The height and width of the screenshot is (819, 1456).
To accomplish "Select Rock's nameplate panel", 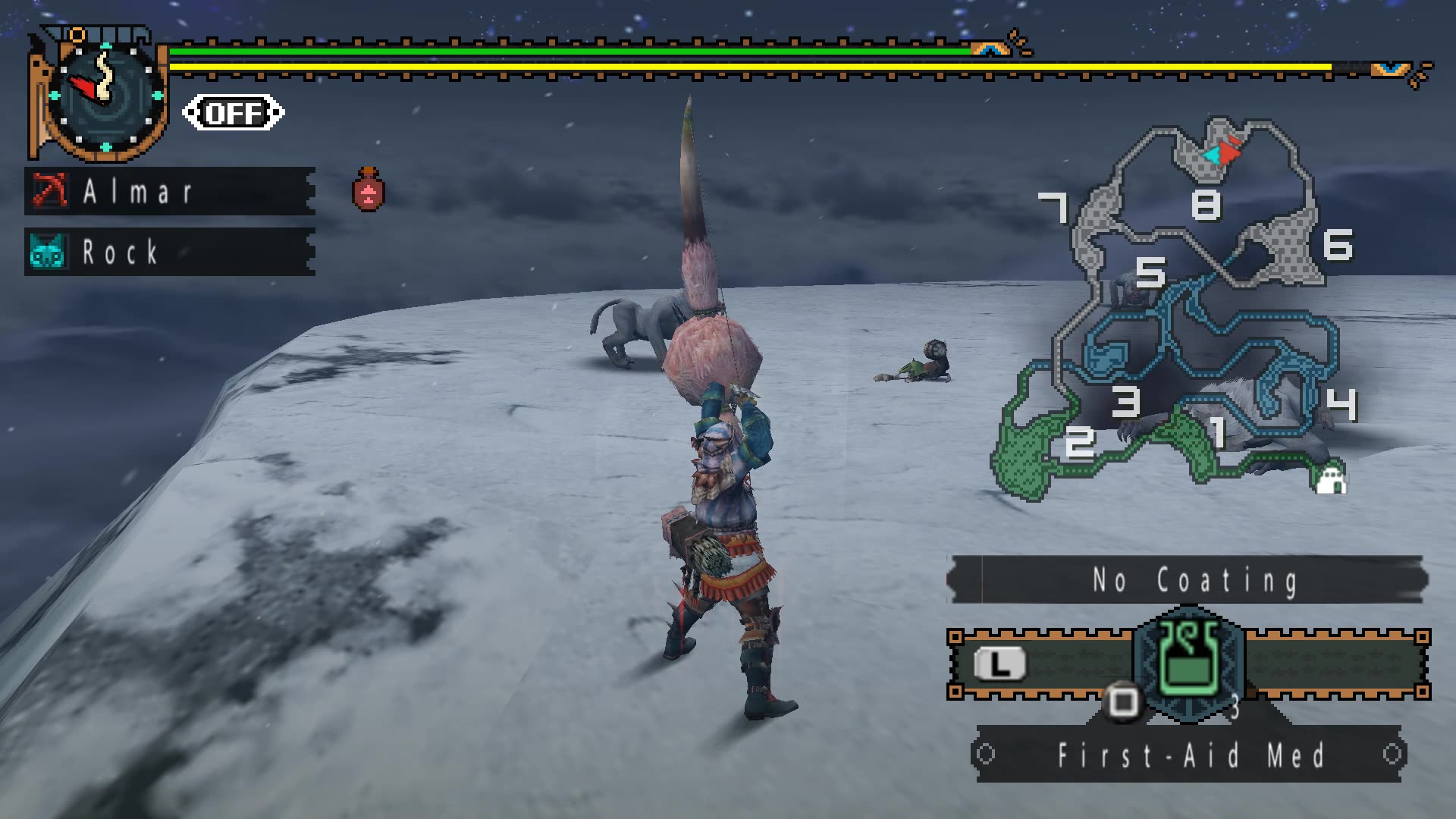I will click(x=167, y=253).
